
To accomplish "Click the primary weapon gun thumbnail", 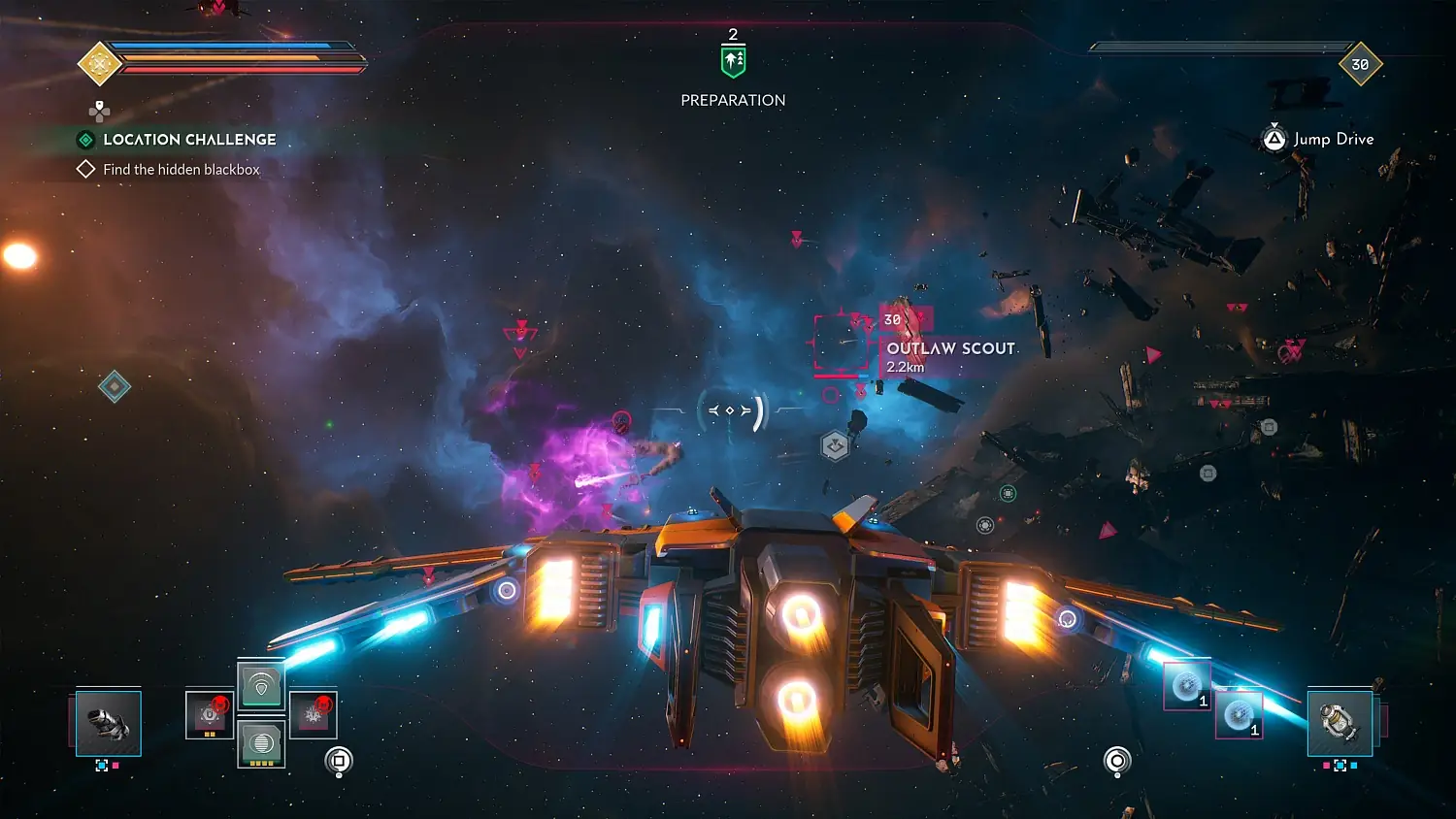I will [x=107, y=724].
